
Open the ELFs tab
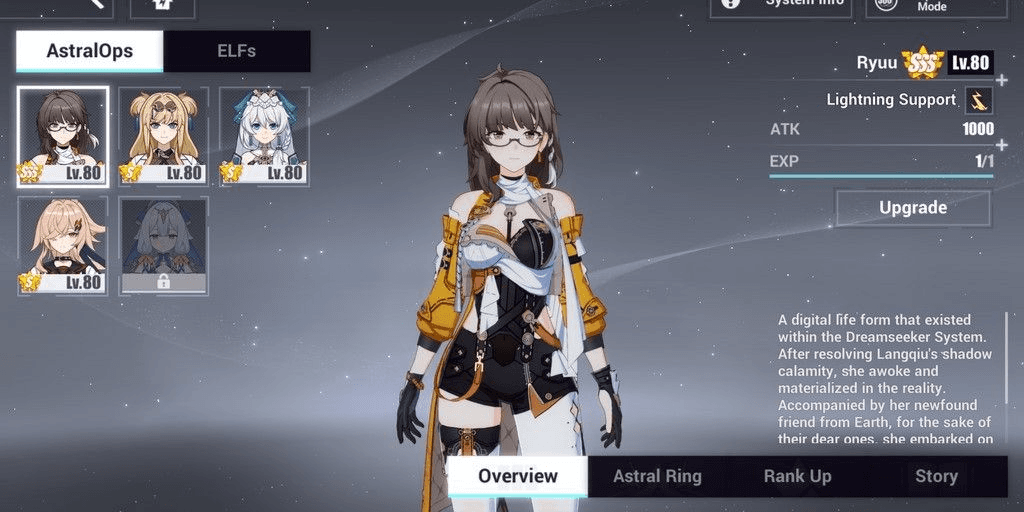pyautogui.click(x=236, y=51)
